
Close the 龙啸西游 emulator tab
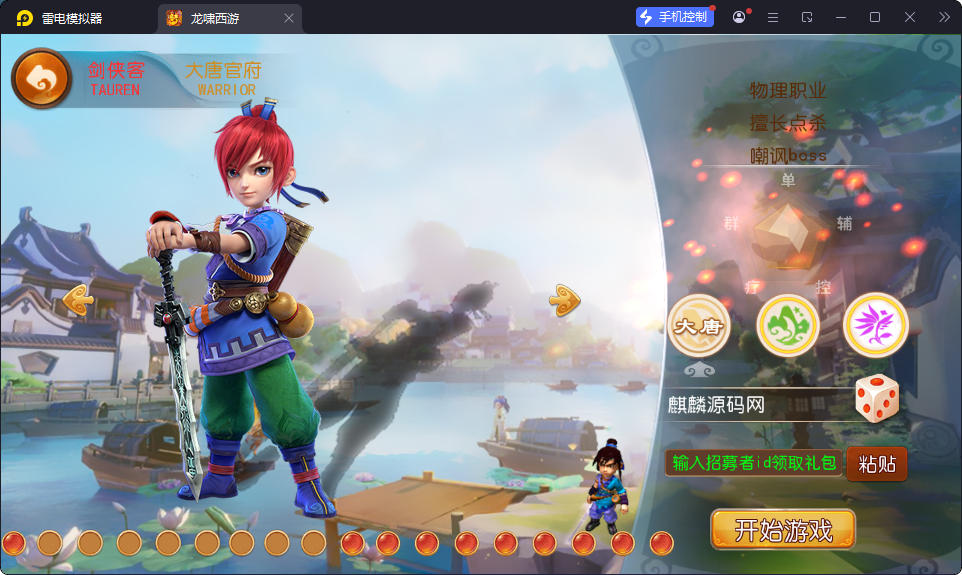289,18
